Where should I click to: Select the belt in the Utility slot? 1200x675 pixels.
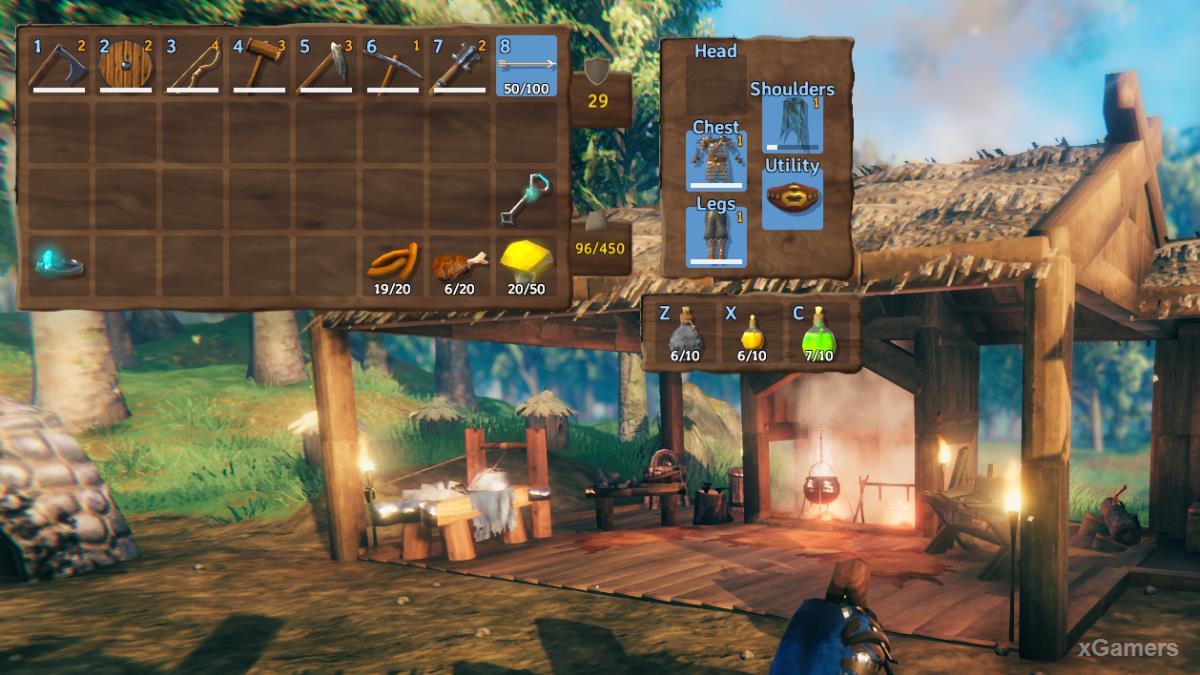pyautogui.click(x=793, y=199)
